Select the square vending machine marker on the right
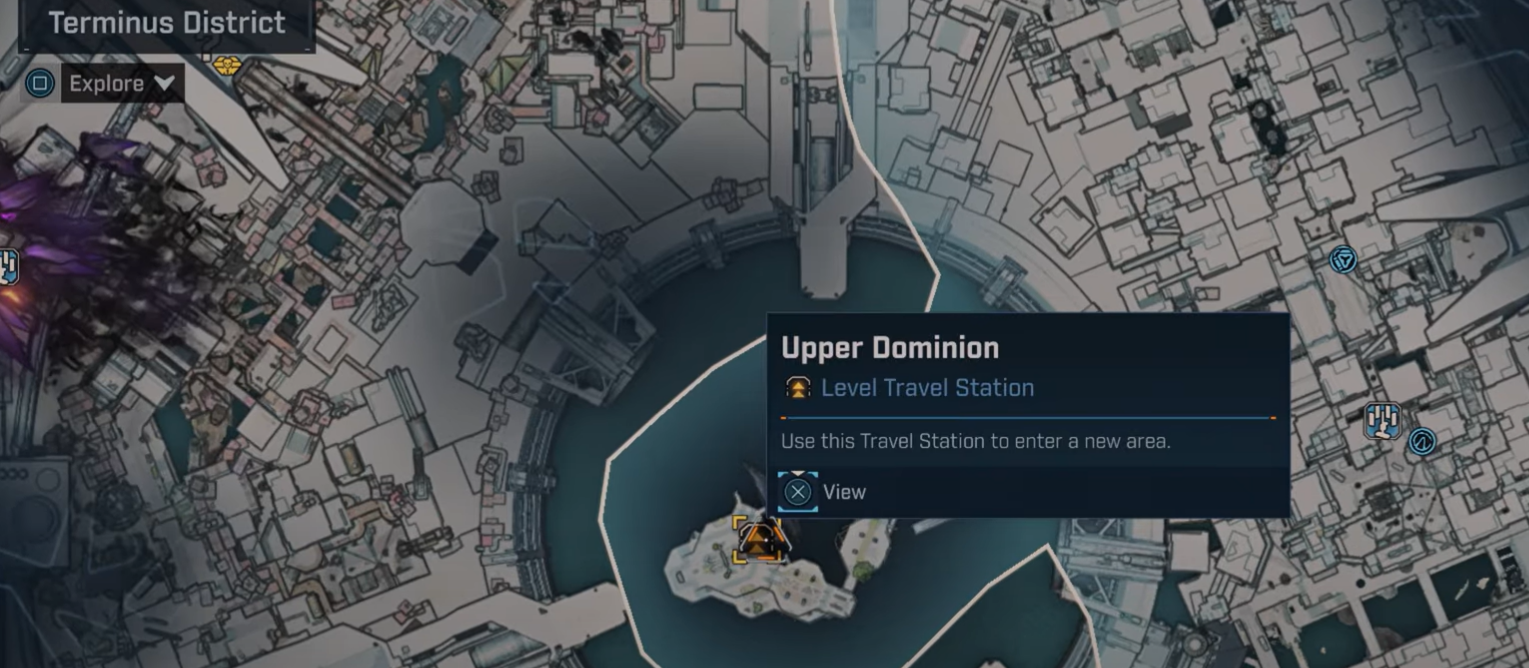 point(1382,421)
